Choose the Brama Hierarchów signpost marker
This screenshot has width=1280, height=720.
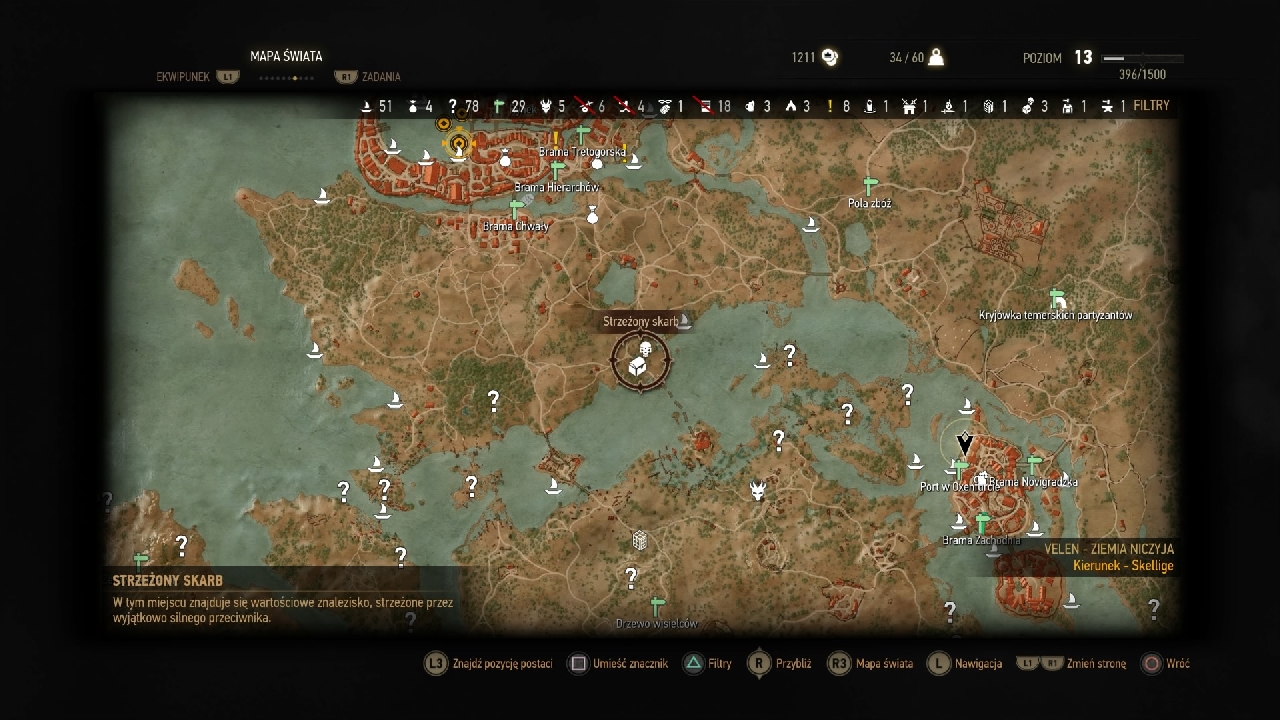click(x=557, y=170)
